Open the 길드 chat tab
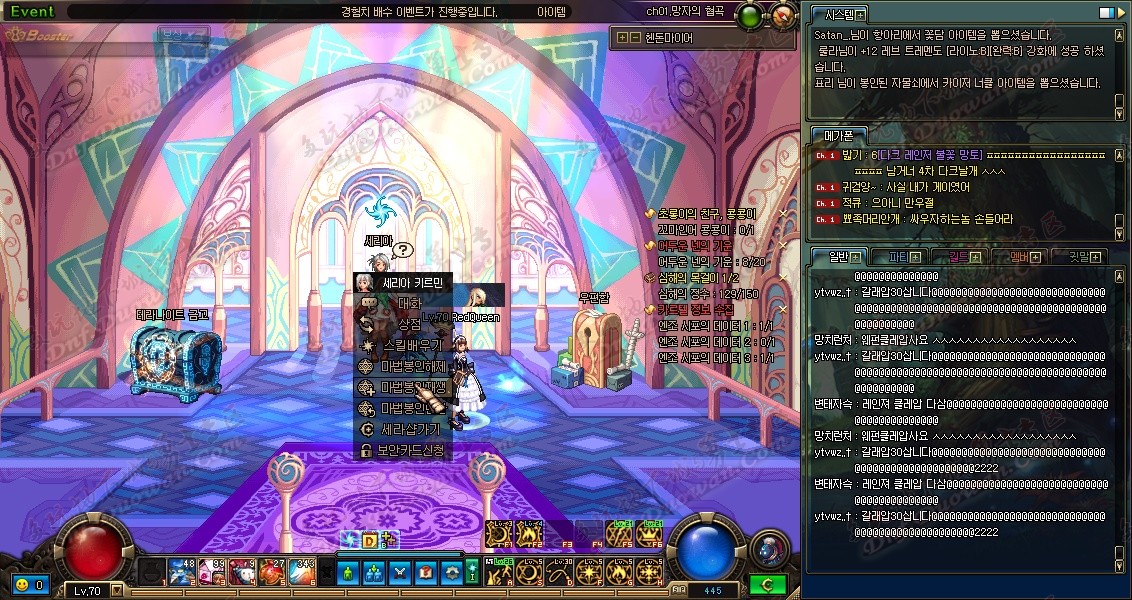 [x=958, y=257]
